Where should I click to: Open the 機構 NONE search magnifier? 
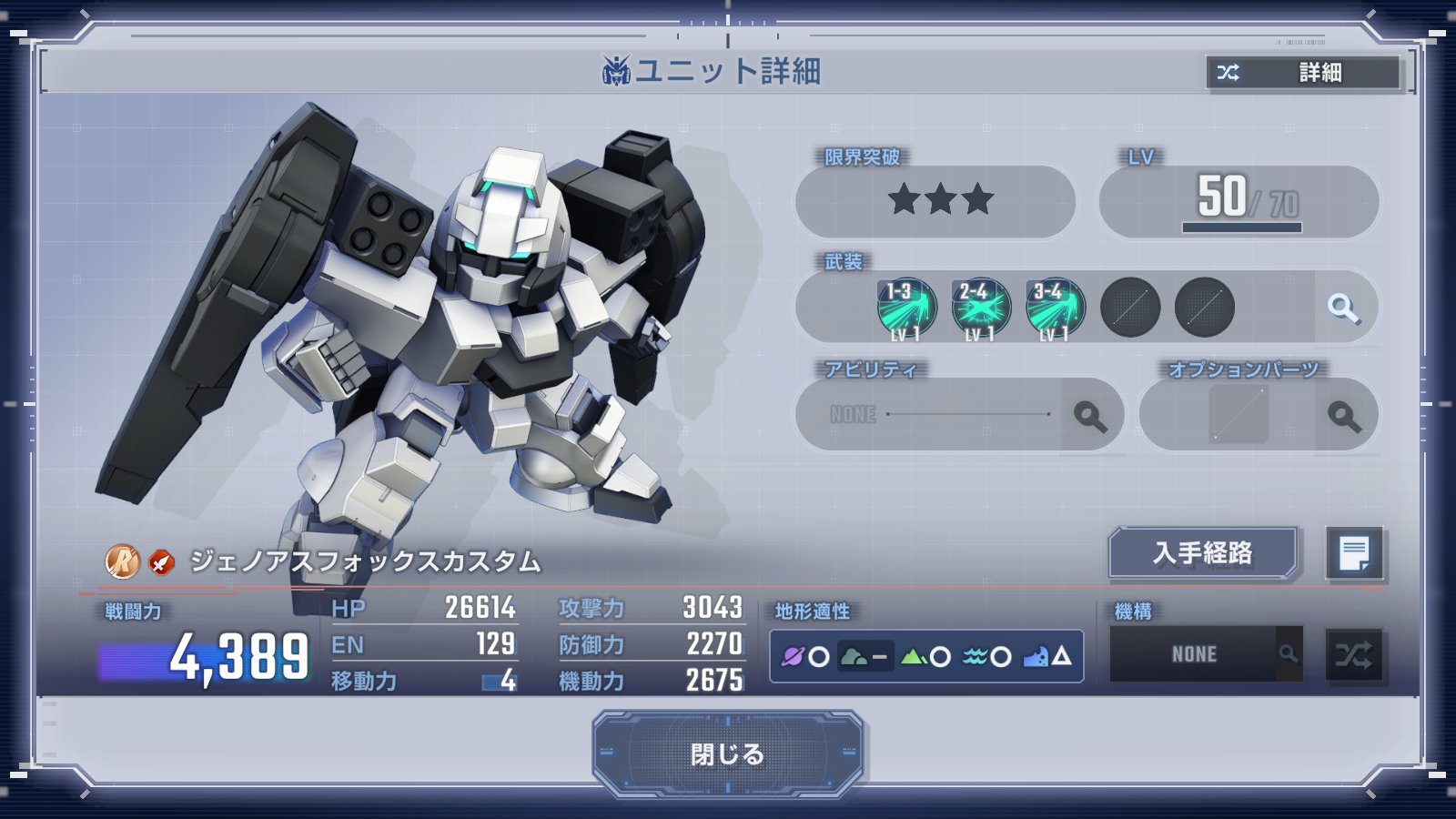(x=1289, y=653)
